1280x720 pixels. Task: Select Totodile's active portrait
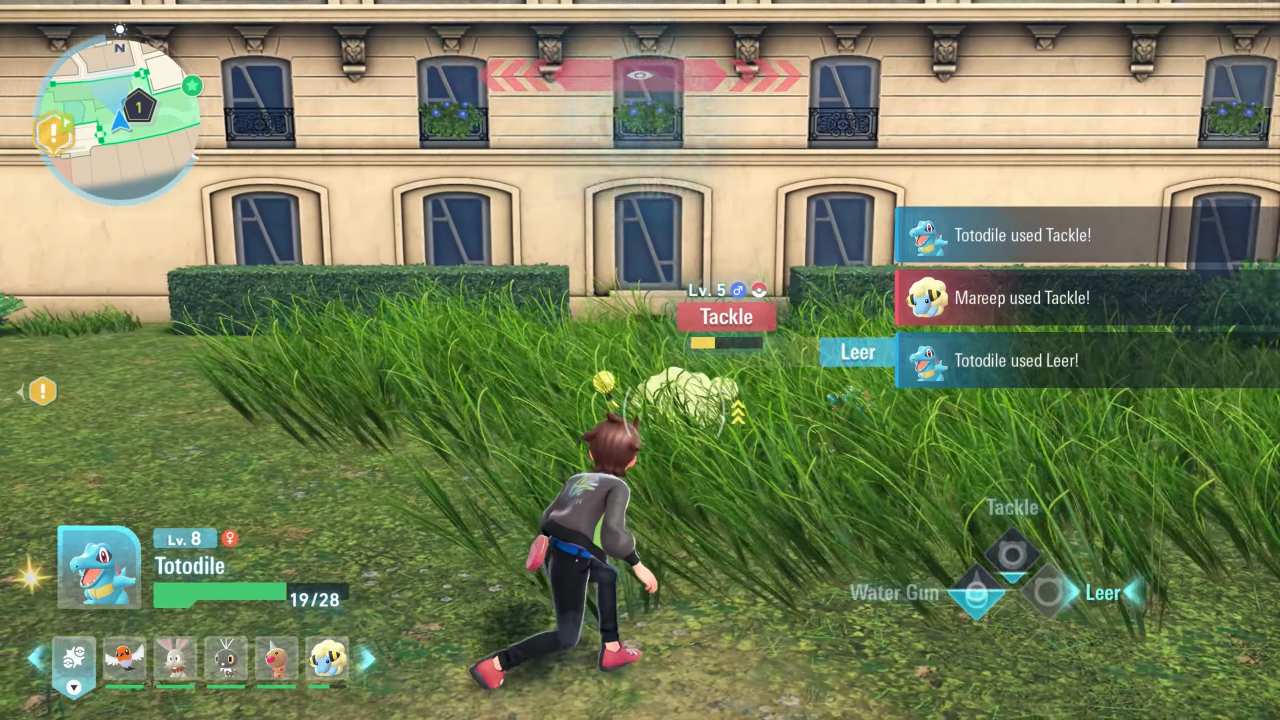click(99, 567)
